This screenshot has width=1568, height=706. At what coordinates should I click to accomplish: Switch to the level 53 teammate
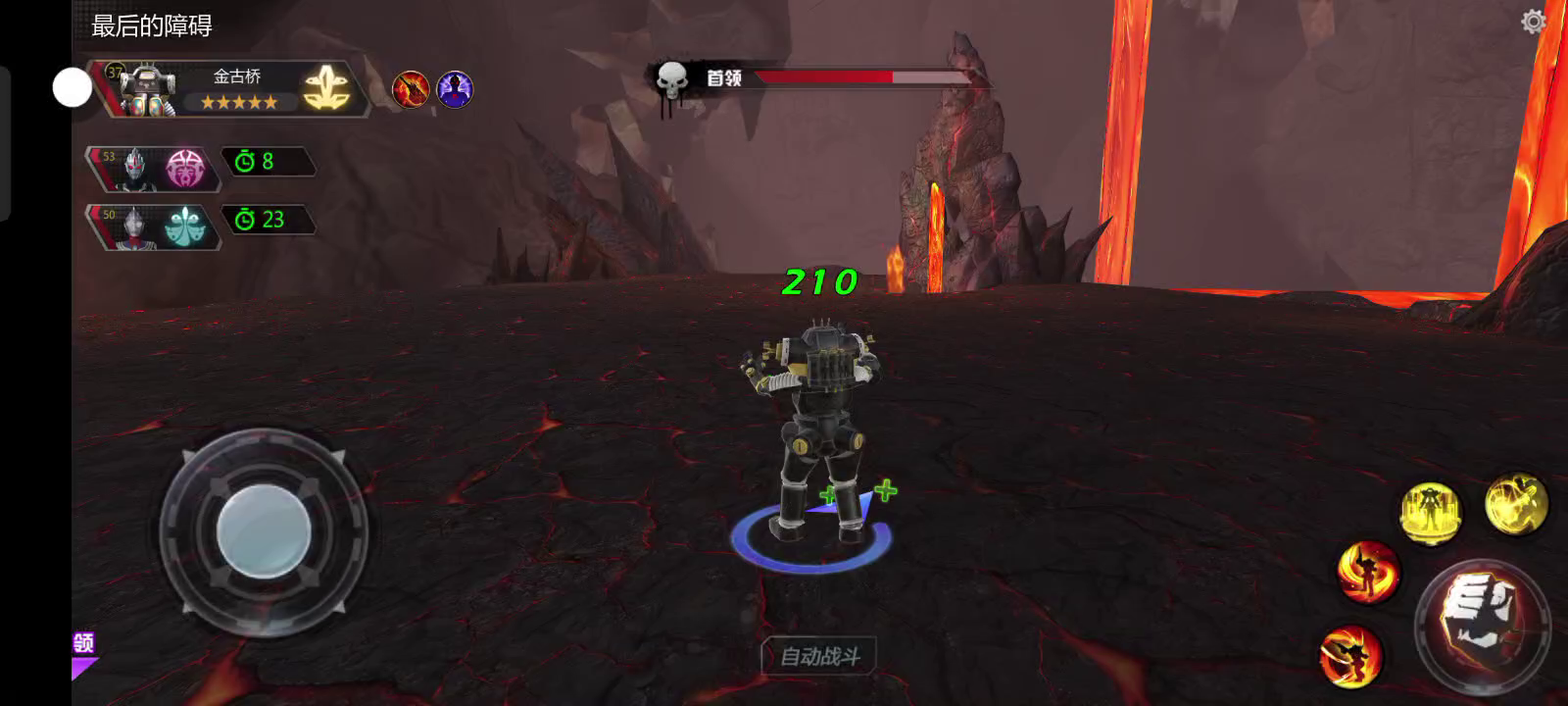click(x=152, y=168)
